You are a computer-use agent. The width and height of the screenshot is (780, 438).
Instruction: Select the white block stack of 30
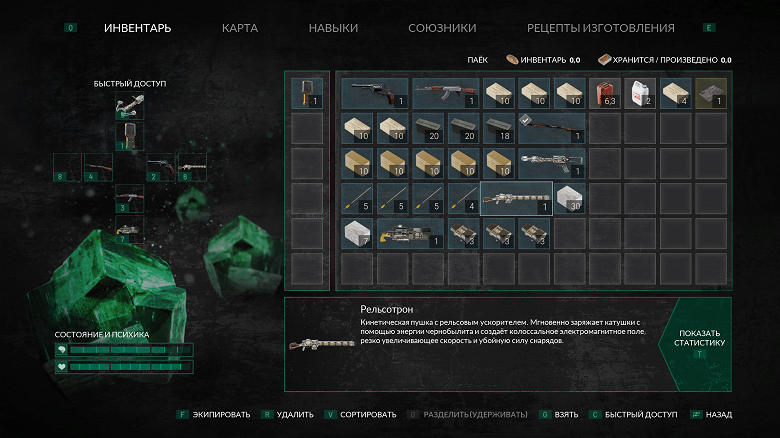[x=569, y=198]
